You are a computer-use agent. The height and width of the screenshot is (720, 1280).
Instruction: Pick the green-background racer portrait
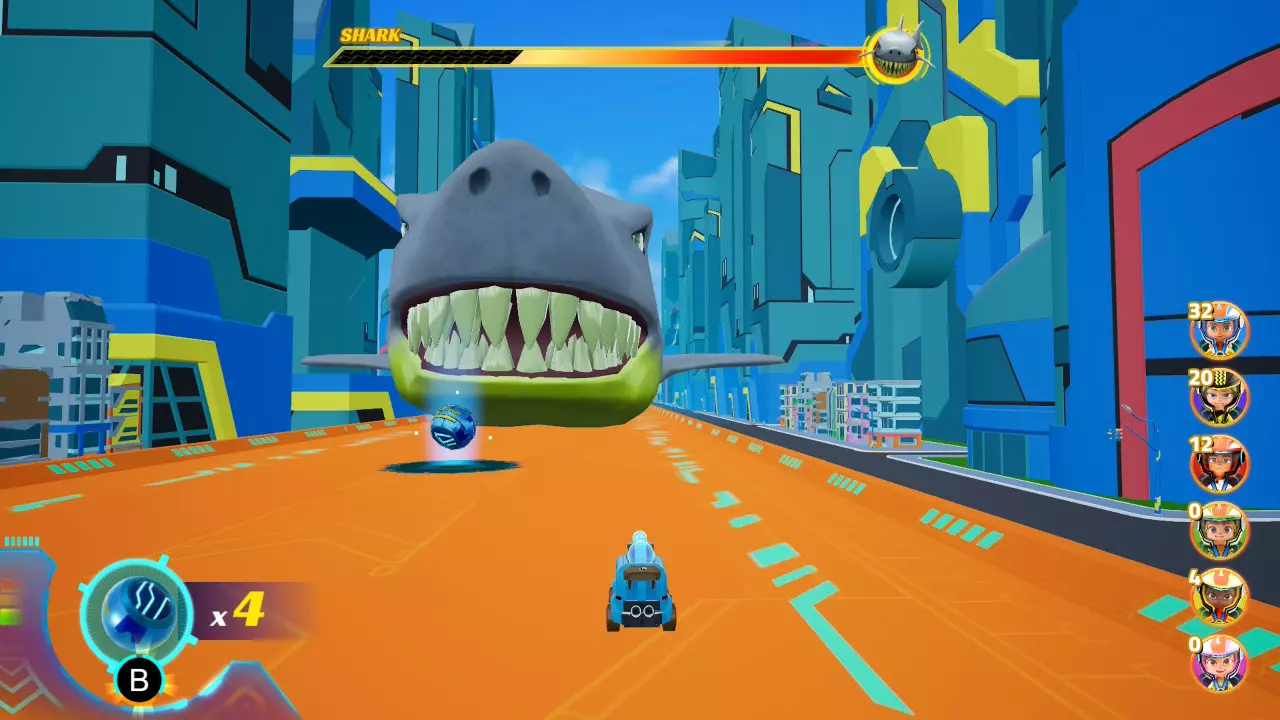point(1220,530)
